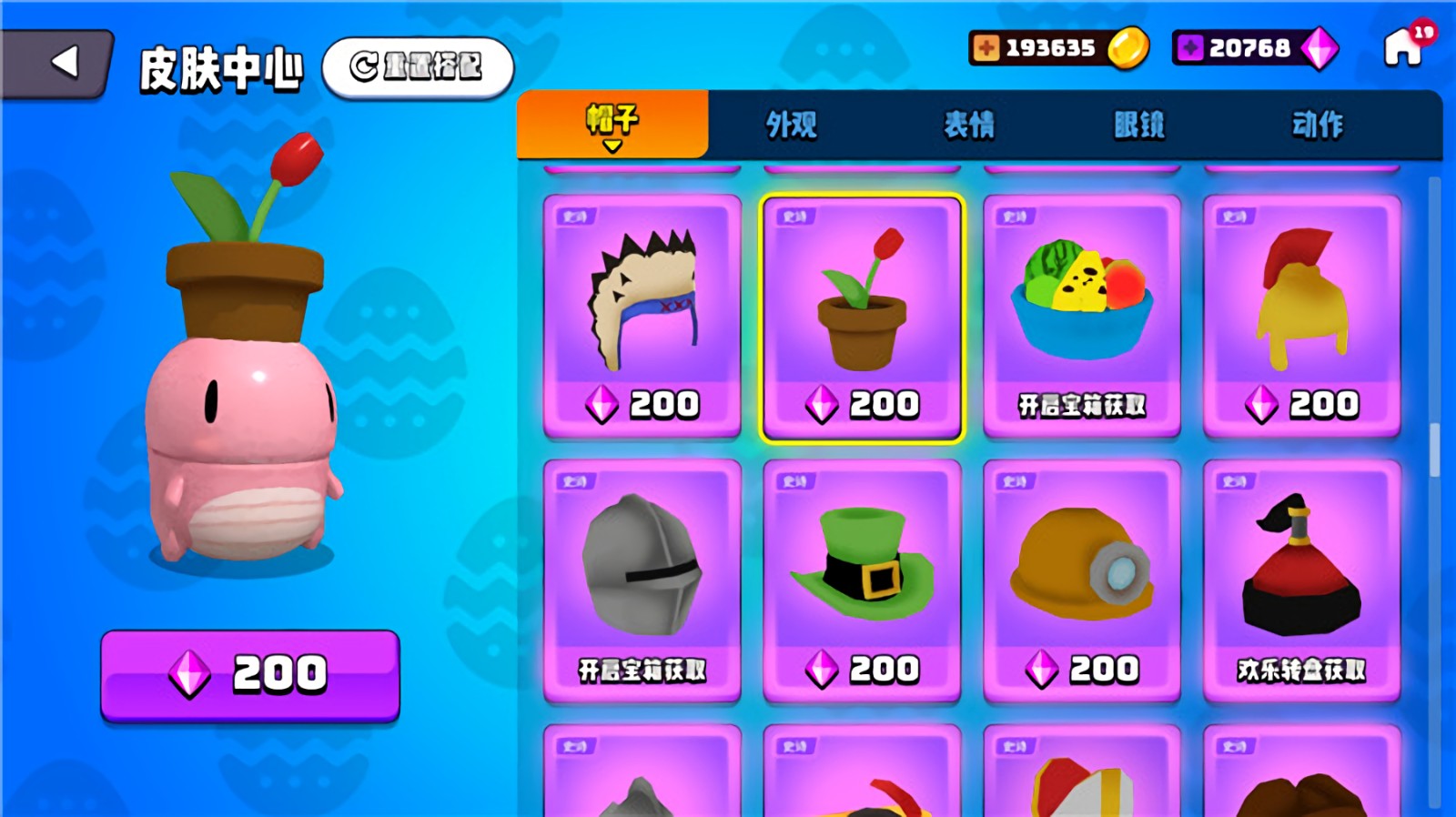The image size is (1456, 817).
Task: Select the 眼镜 glasses tab
Action: pyautogui.click(x=1138, y=125)
